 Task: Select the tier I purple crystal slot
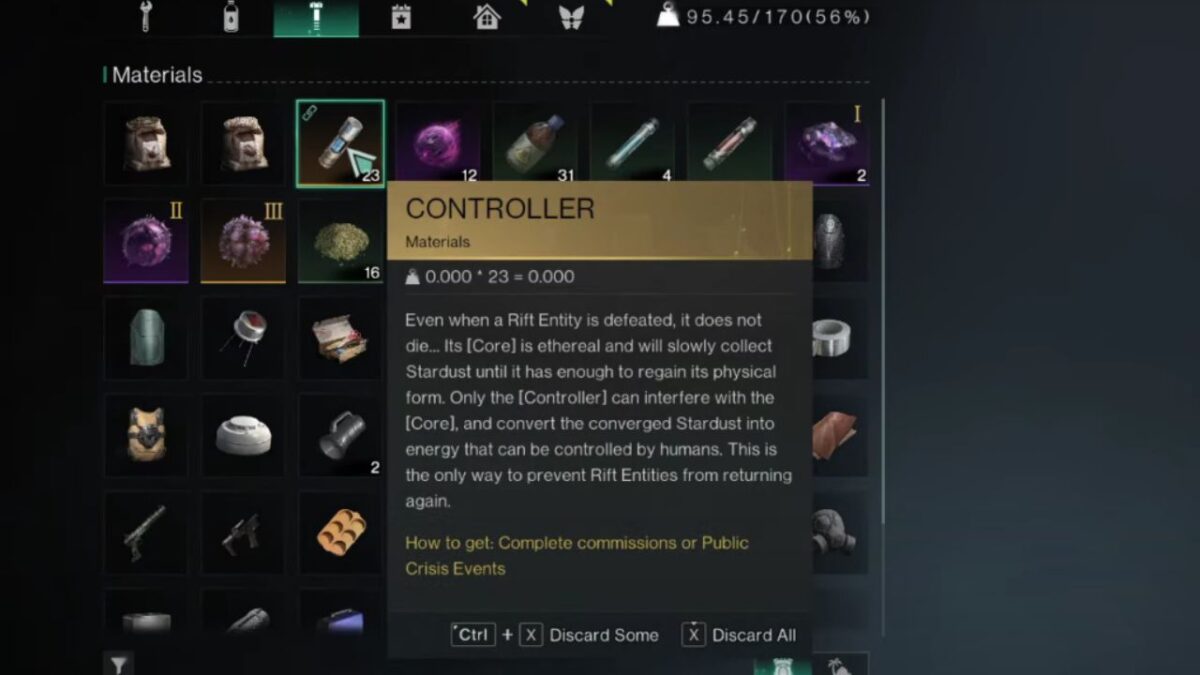coord(826,143)
